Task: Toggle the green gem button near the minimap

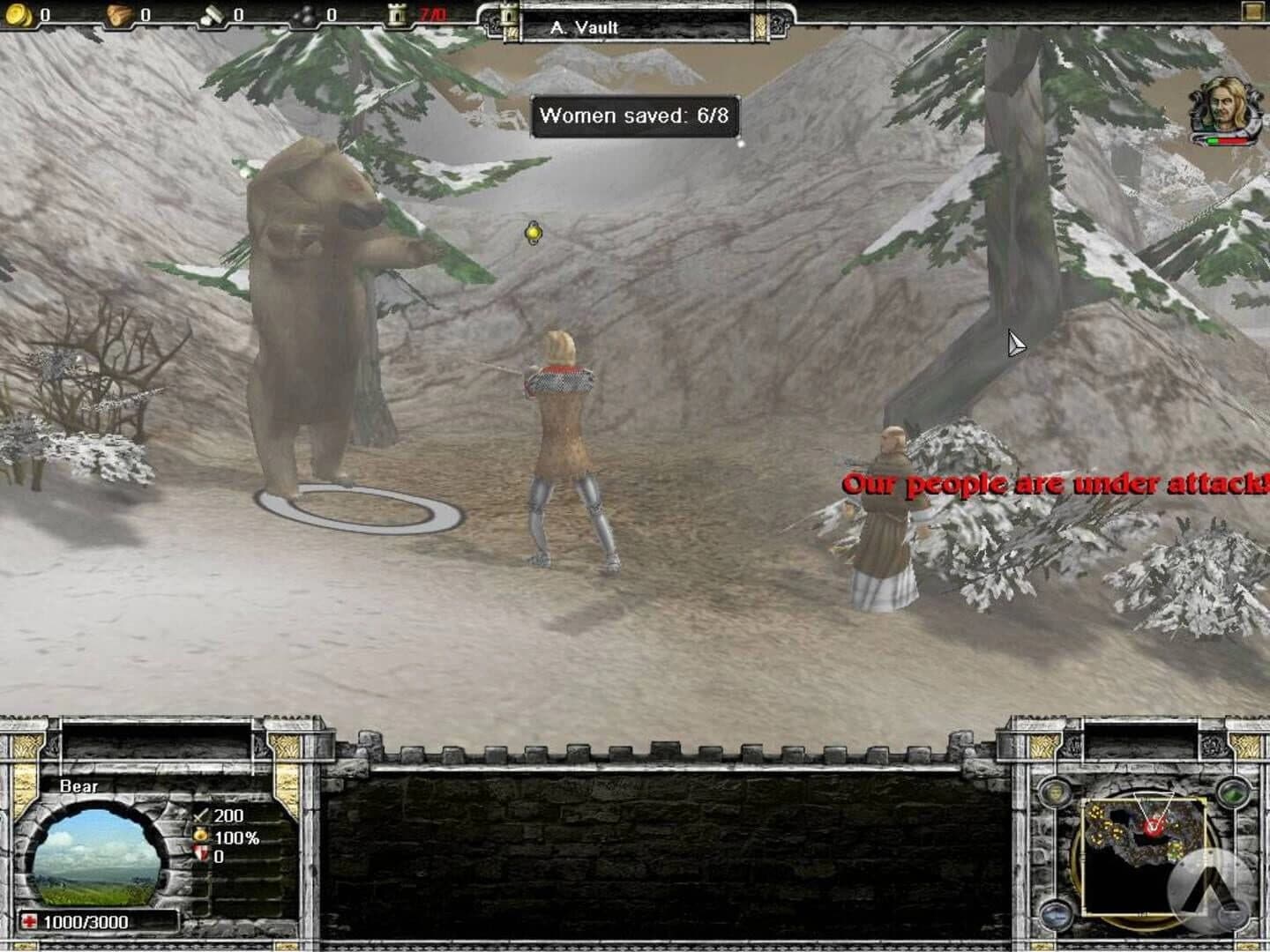Action: pos(1233,794)
